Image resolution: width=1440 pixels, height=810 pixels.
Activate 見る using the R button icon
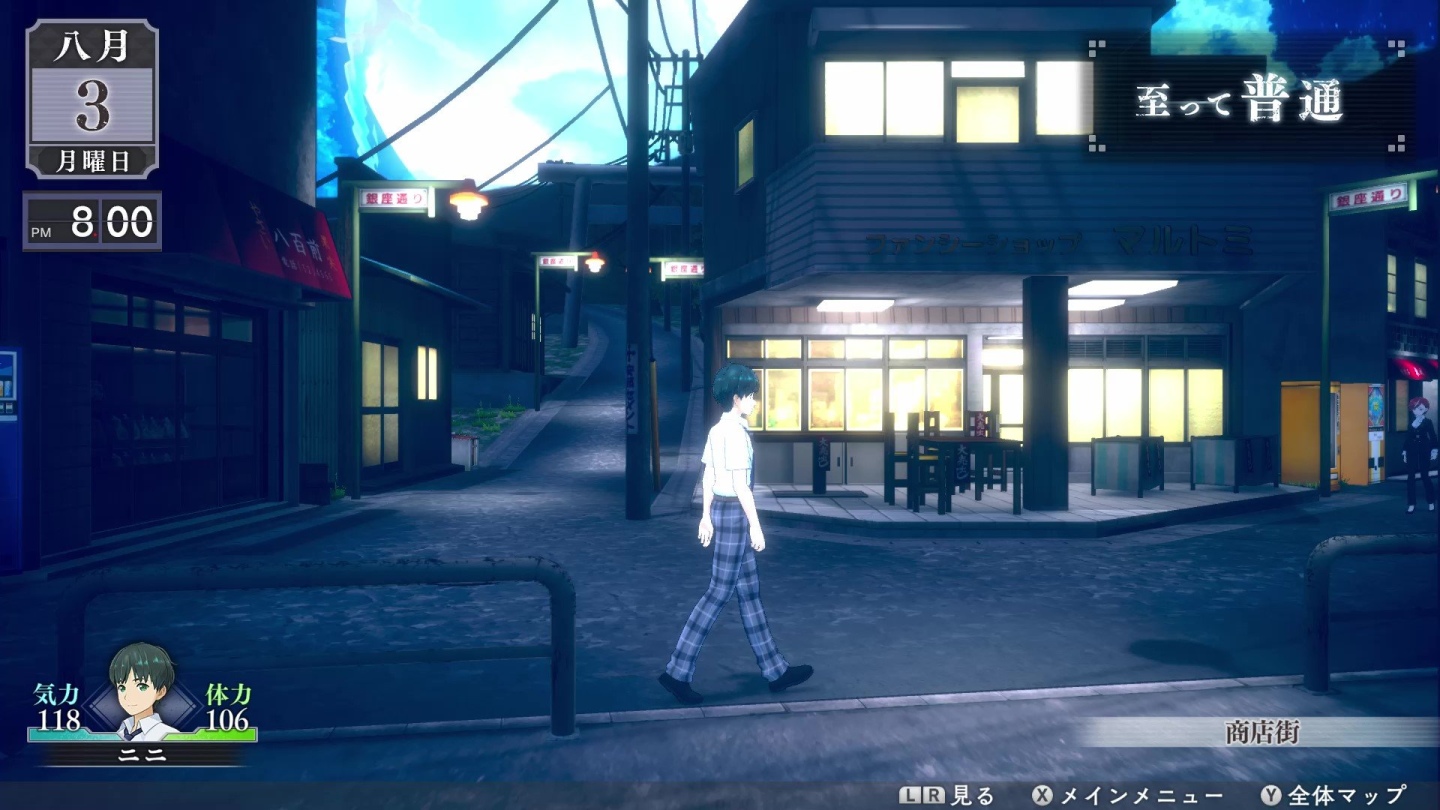point(933,793)
